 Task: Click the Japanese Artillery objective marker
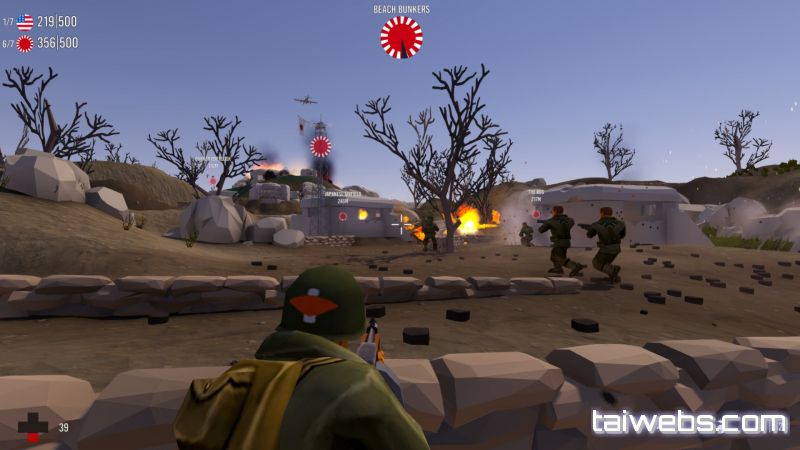pos(342,215)
